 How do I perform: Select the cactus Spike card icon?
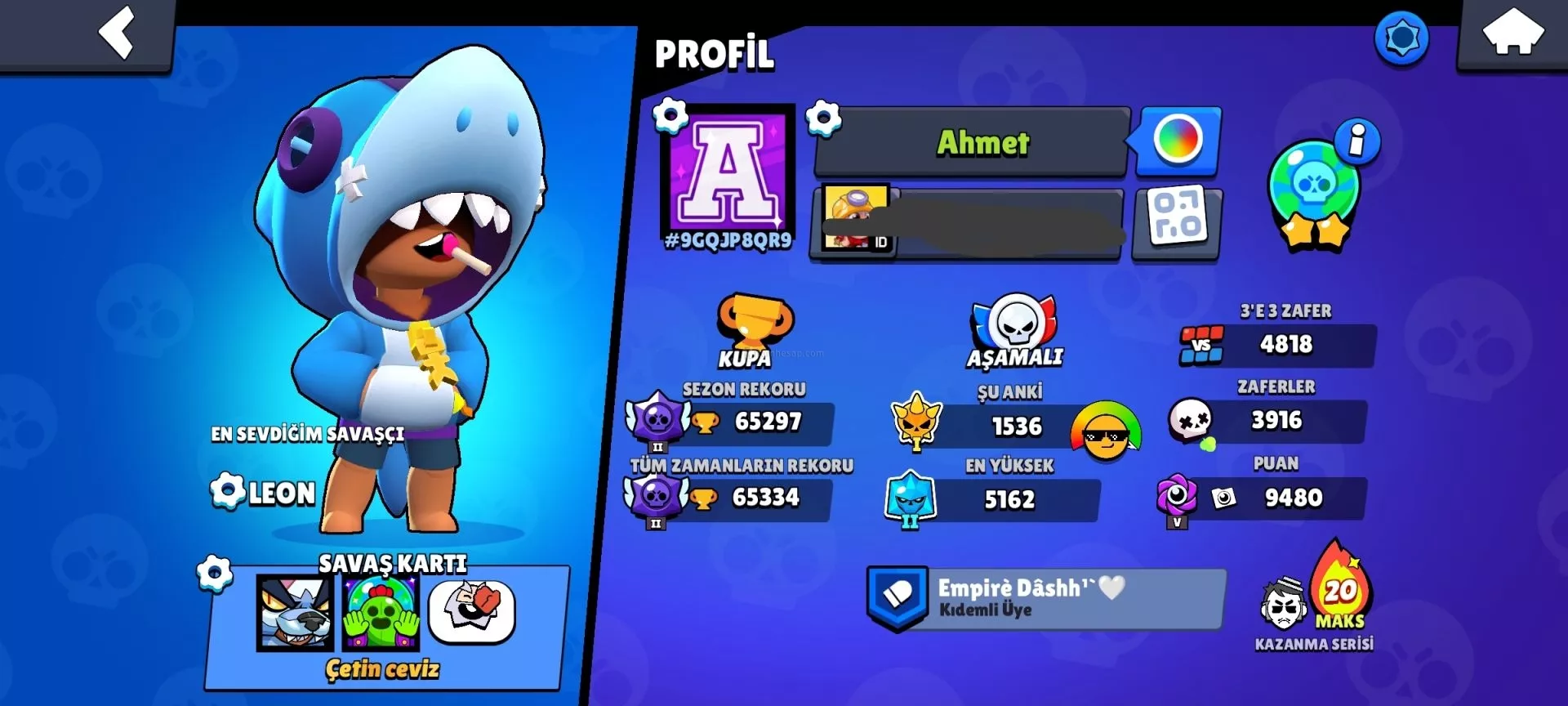(x=381, y=613)
